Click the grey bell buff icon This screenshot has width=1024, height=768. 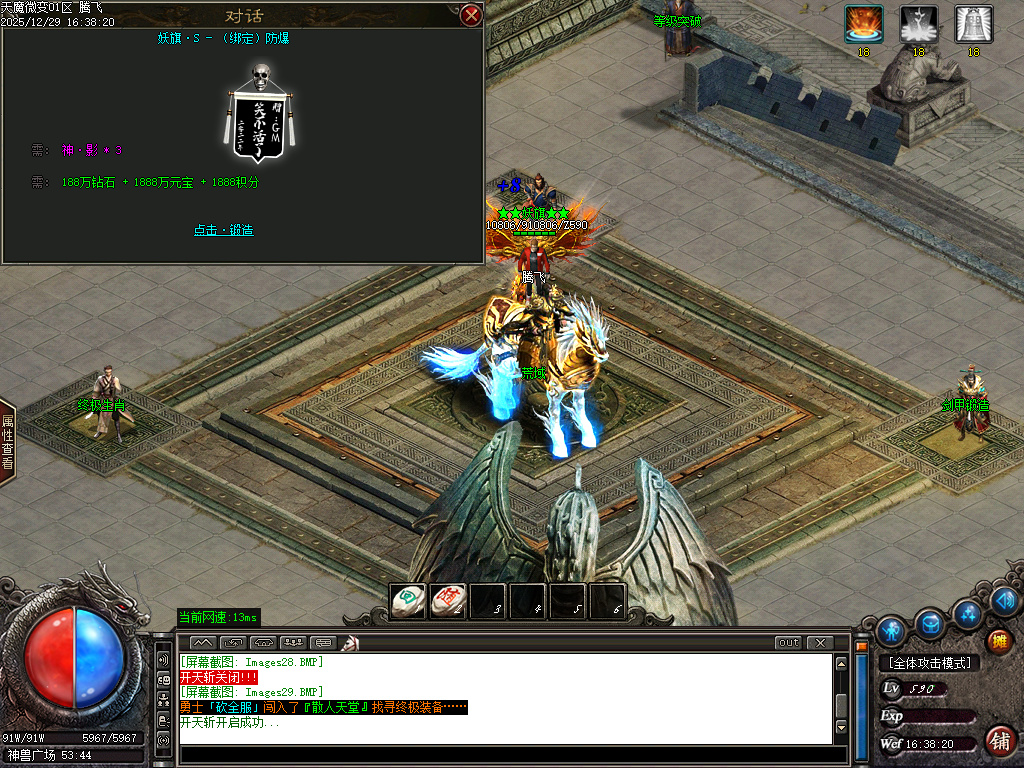[973, 24]
